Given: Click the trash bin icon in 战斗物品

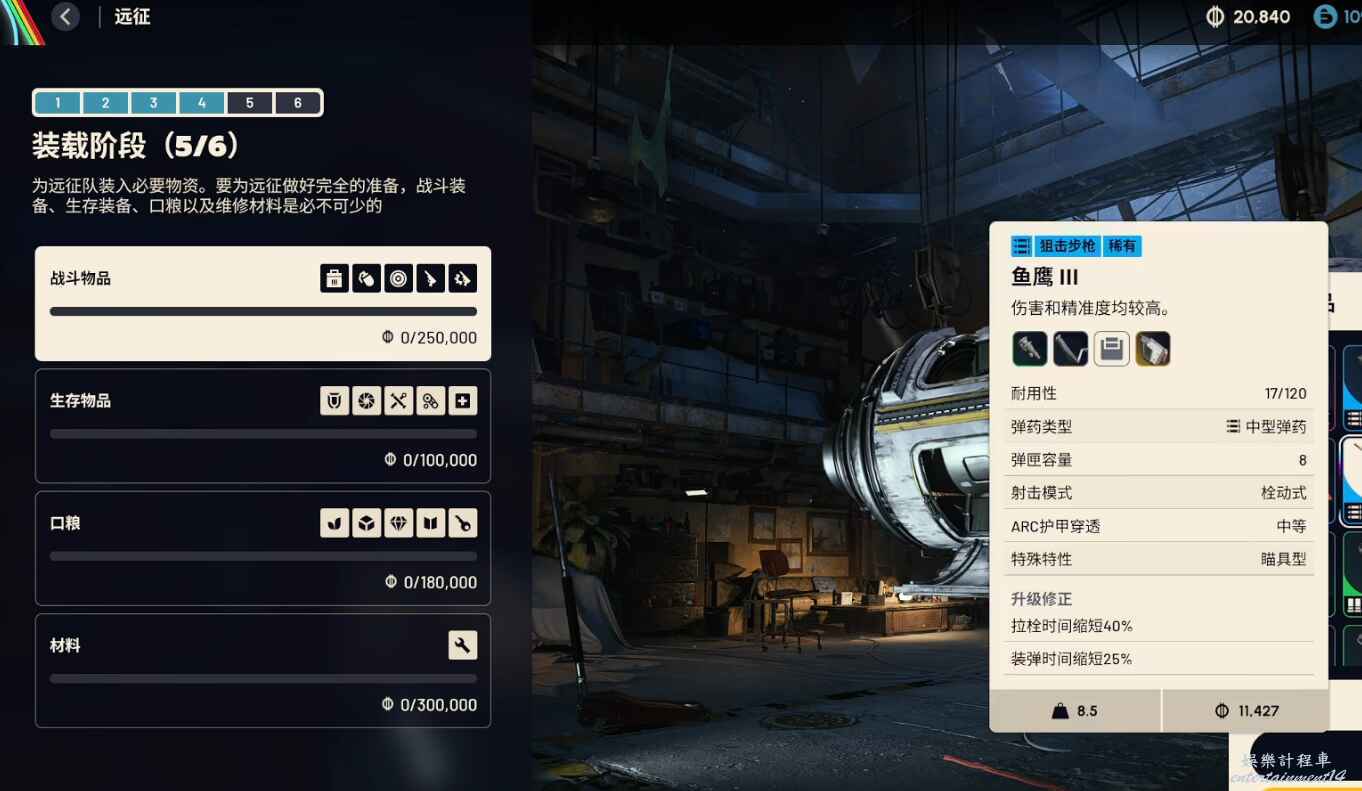Looking at the screenshot, I should [x=334, y=278].
